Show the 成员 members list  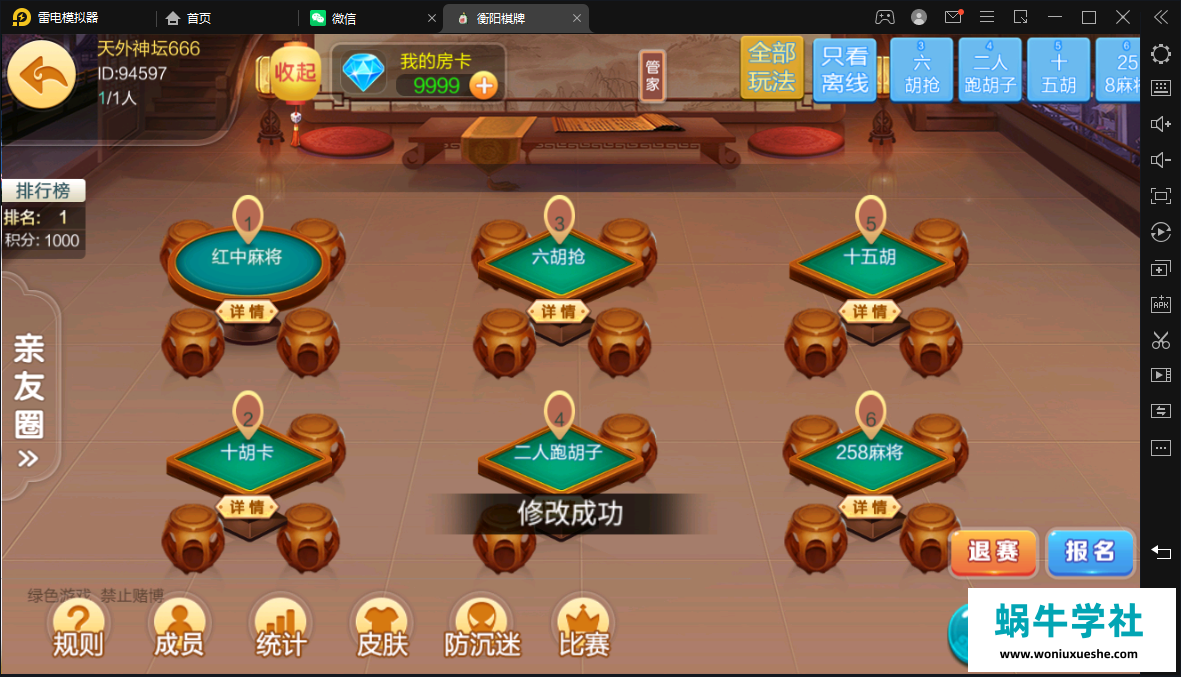pos(179,630)
